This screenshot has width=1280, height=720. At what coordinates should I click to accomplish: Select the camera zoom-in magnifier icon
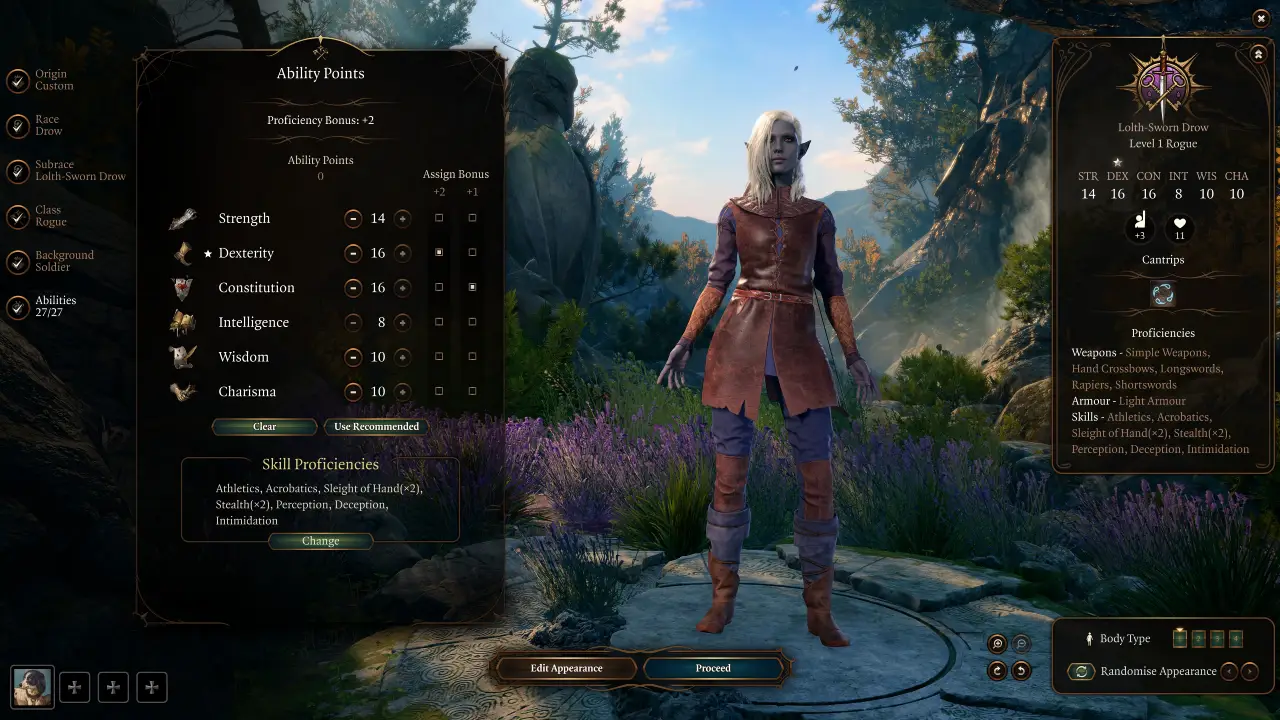pos(996,643)
